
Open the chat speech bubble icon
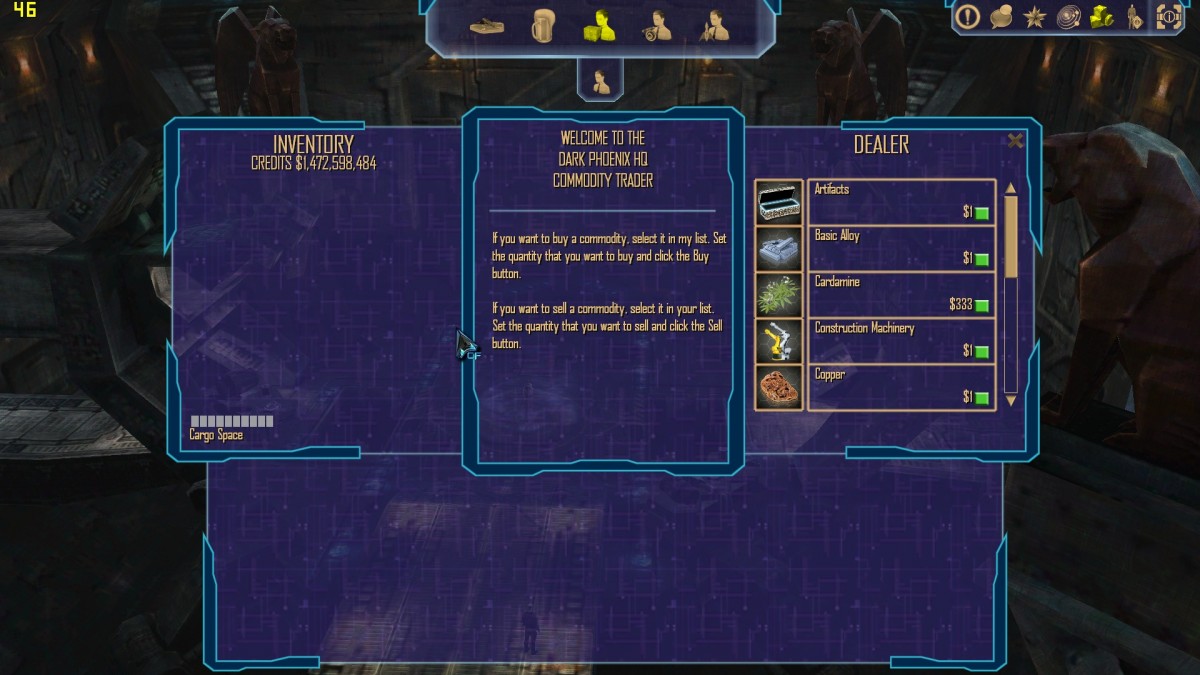tap(1001, 17)
